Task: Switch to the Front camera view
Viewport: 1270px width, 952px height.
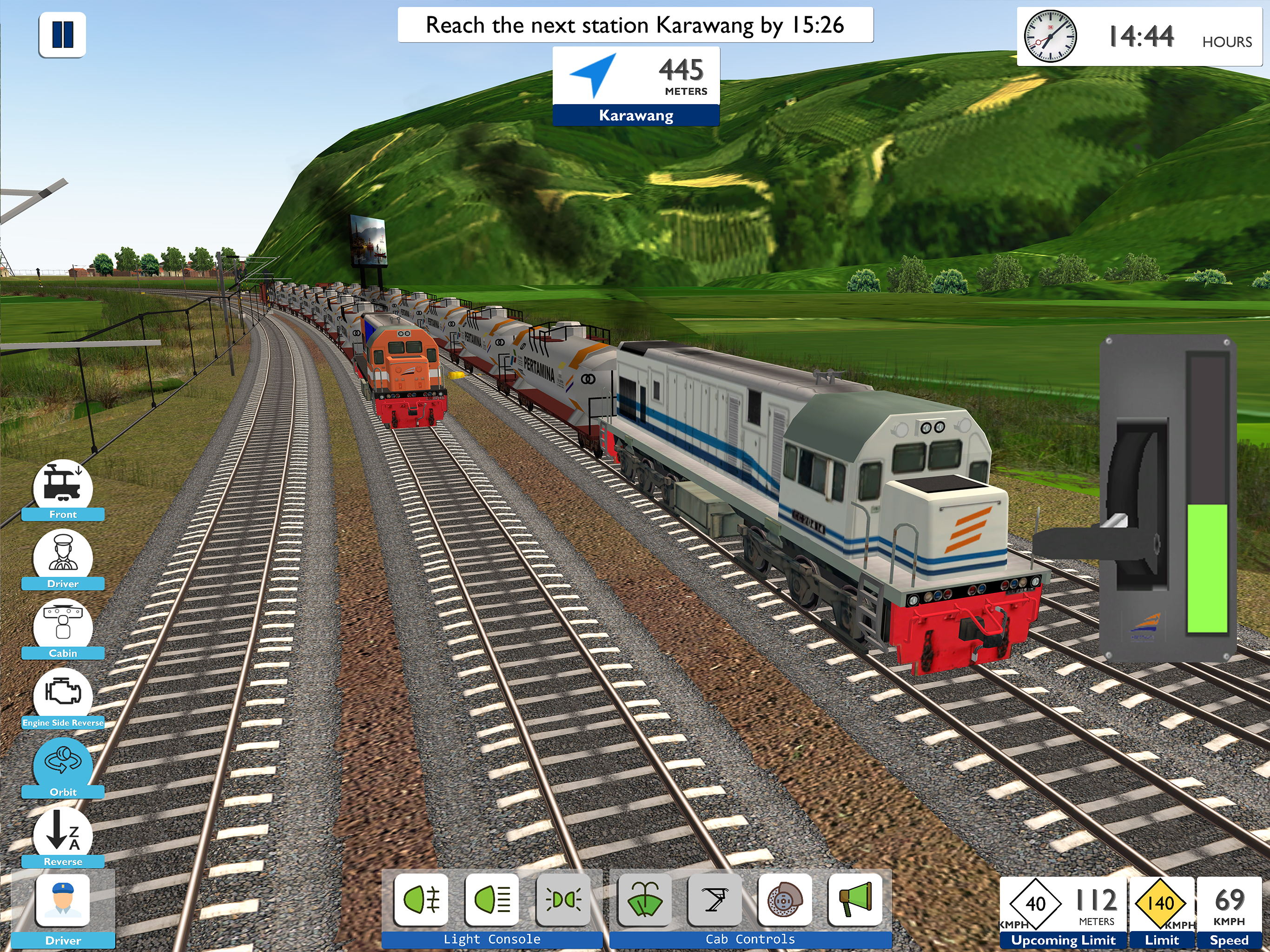Action: [x=63, y=488]
